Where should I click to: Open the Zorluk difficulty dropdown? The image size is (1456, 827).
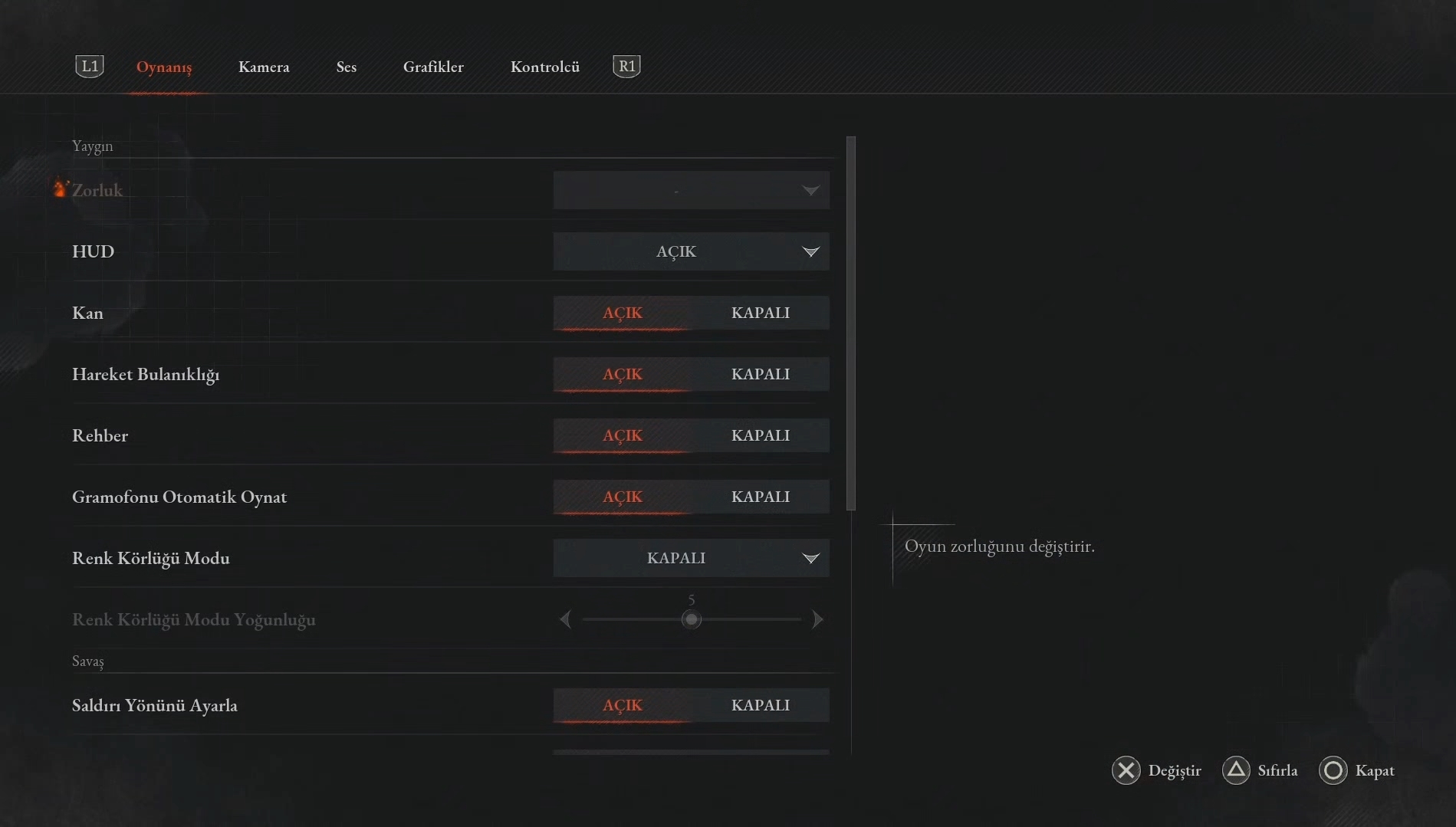(691, 190)
